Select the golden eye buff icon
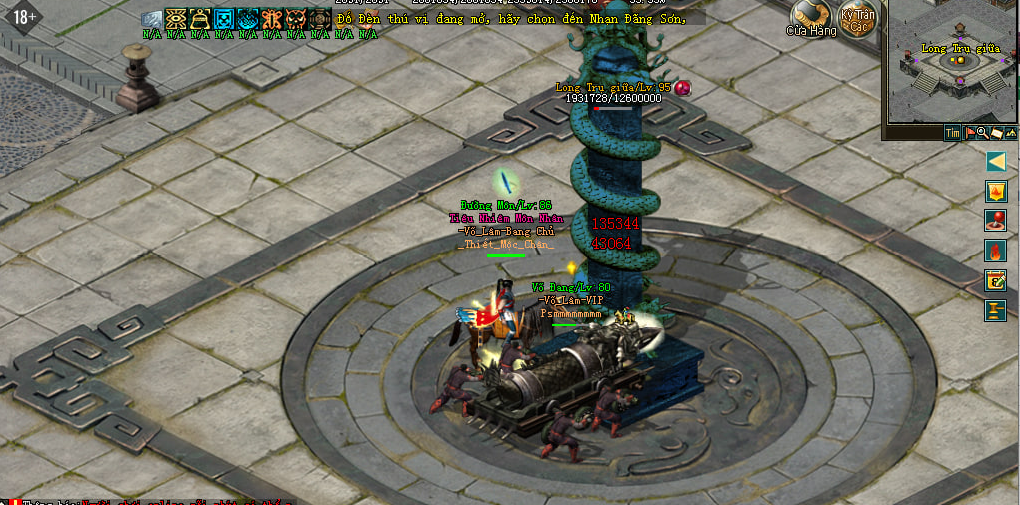 pos(176,19)
